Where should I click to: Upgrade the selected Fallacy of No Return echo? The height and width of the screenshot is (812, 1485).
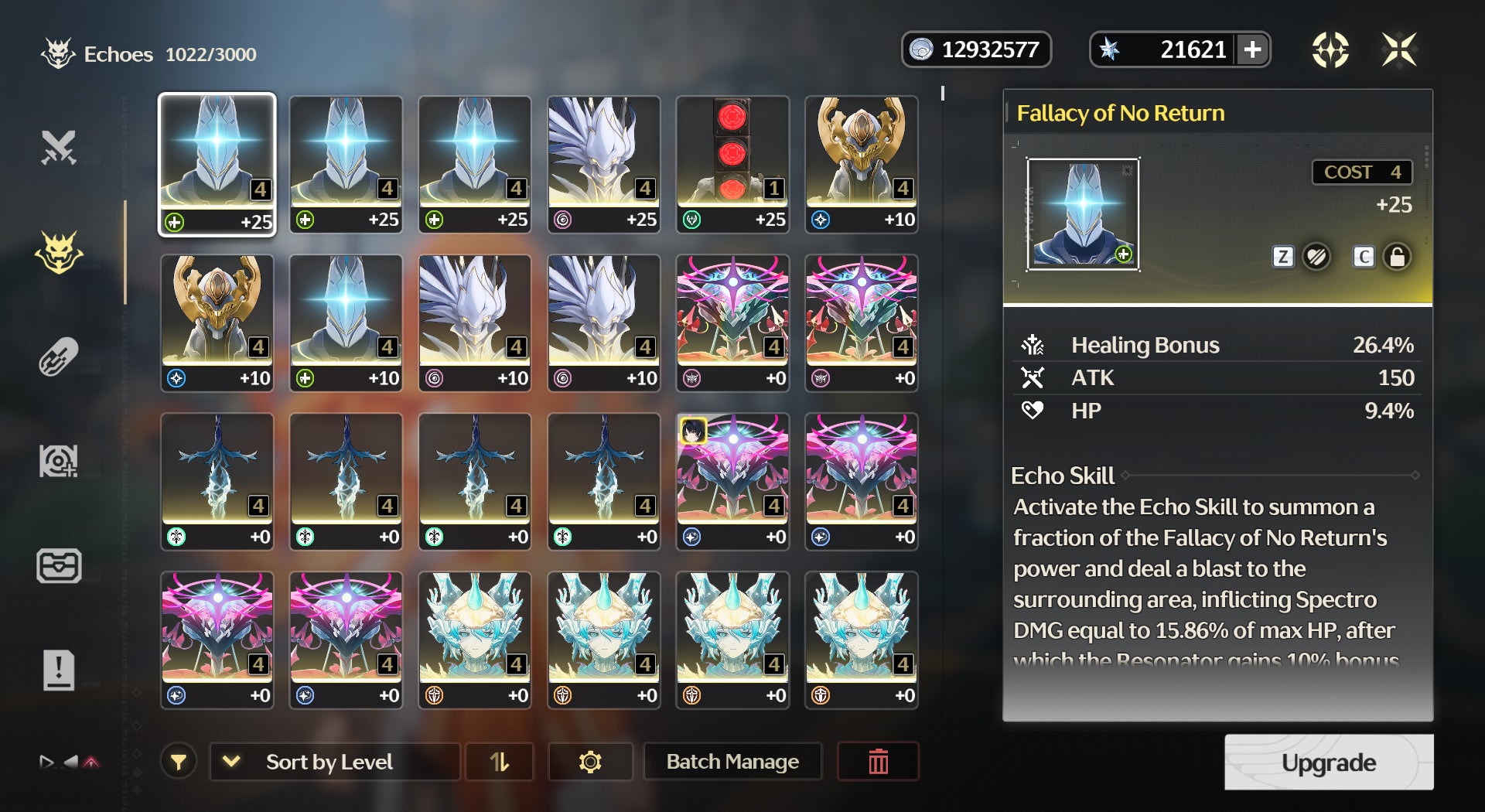coord(1328,762)
